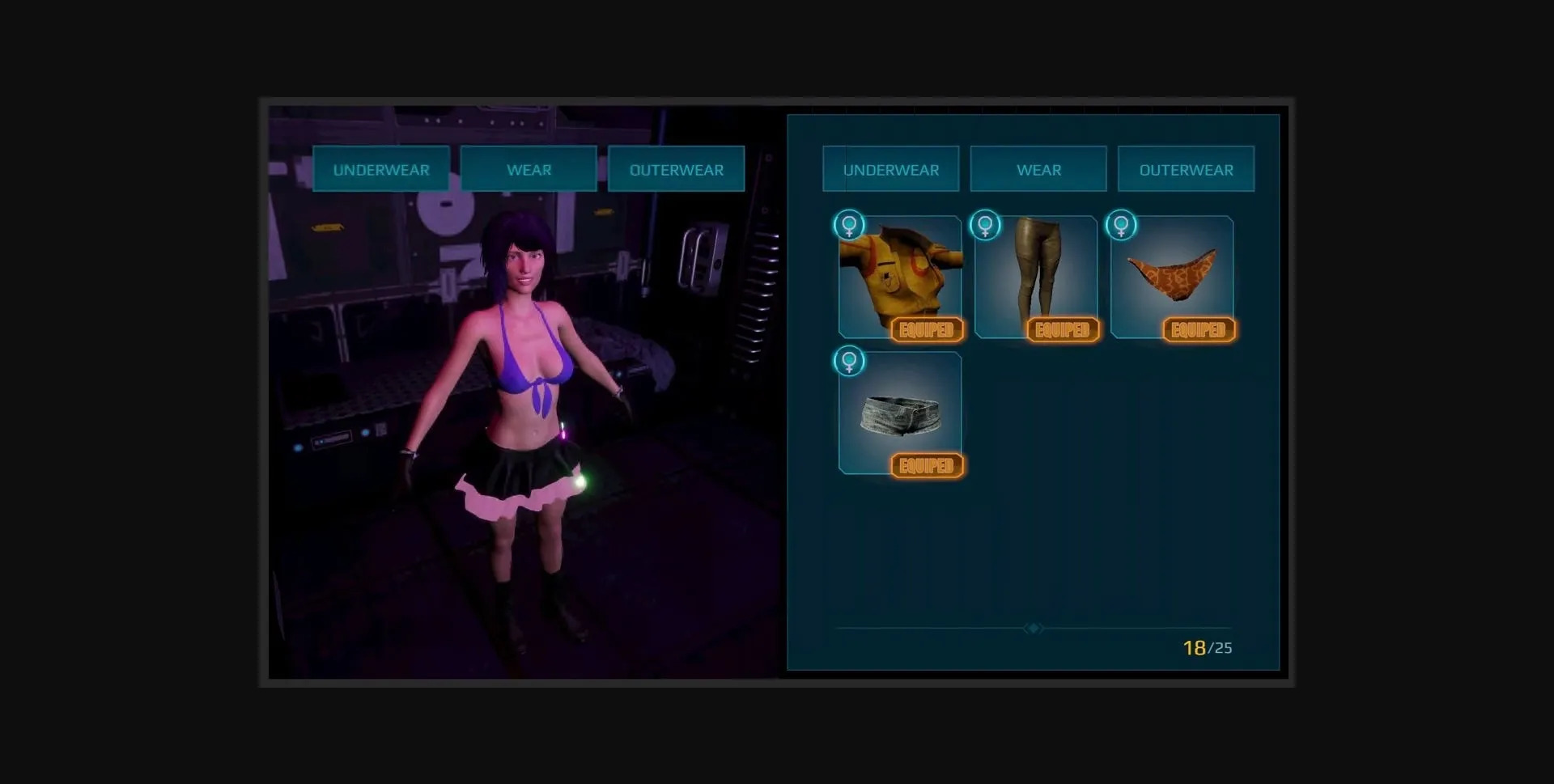The height and width of the screenshot is (784, 1554).
Task: Click the WEAR button over the character view
Action: (x=529, y=169)
